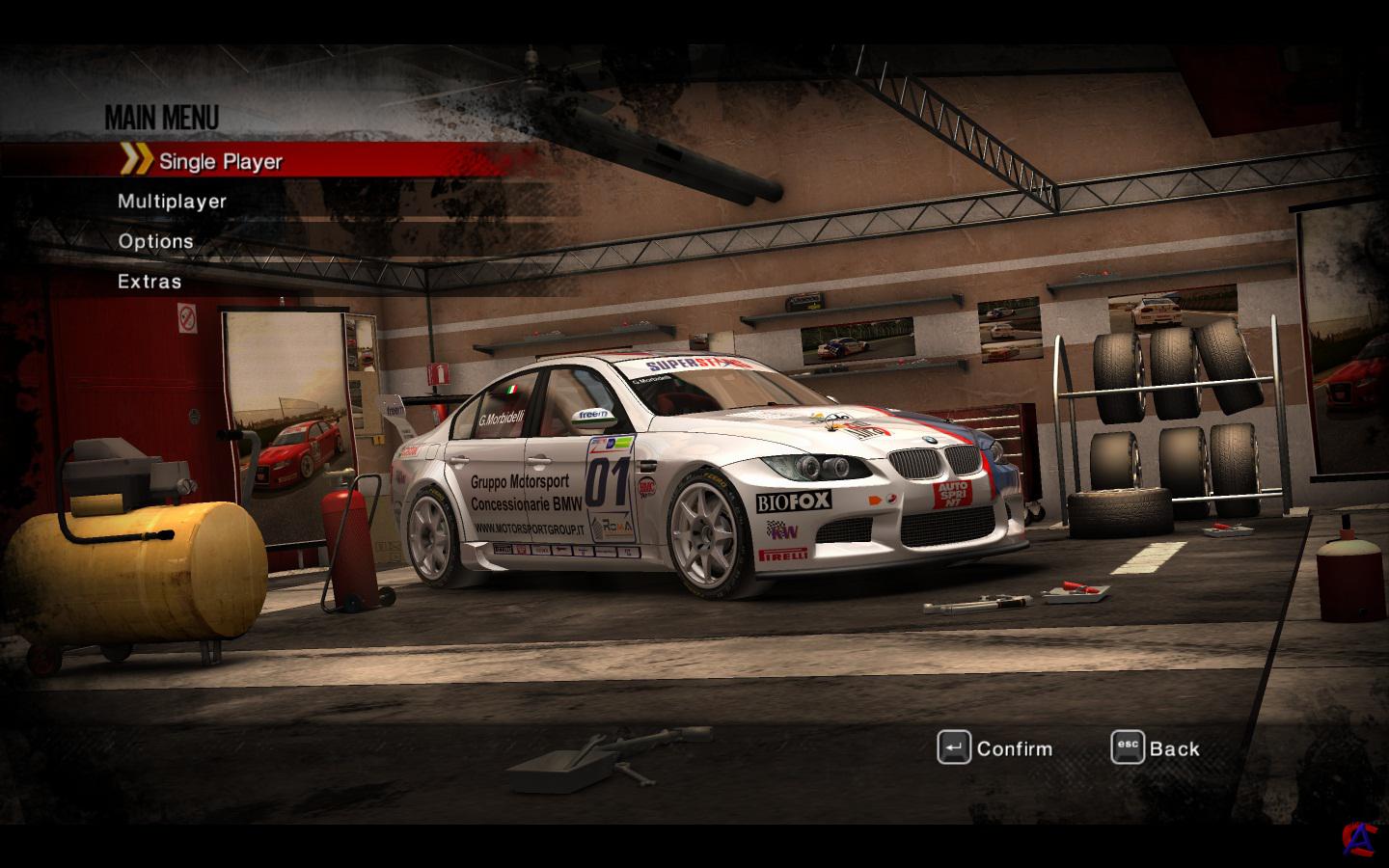Open the Multiplayer menu
Viewport: 1389px width, 868px height.
(x=172, y=202)
